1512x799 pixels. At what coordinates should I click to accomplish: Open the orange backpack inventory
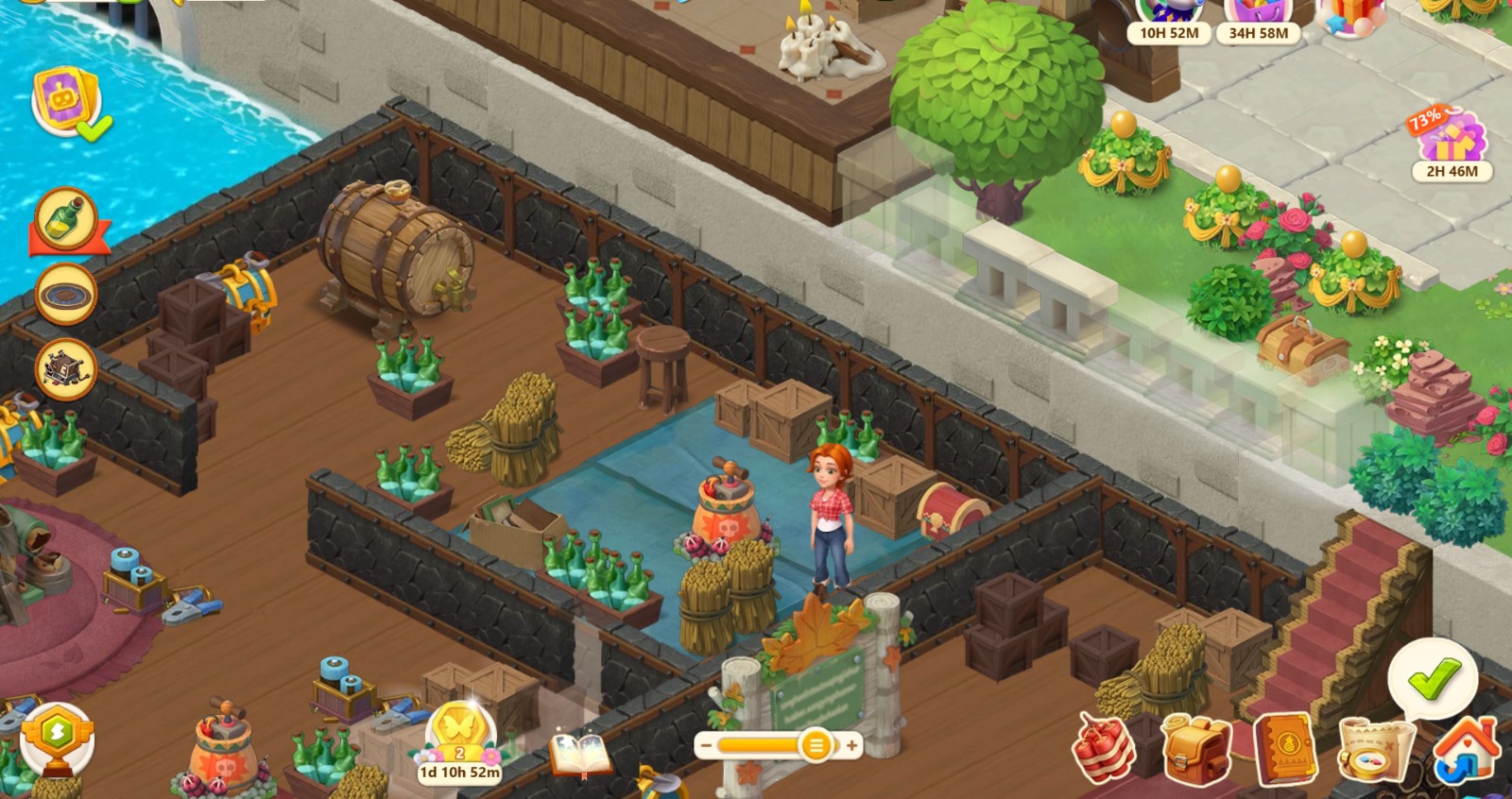click(1194, 750)
